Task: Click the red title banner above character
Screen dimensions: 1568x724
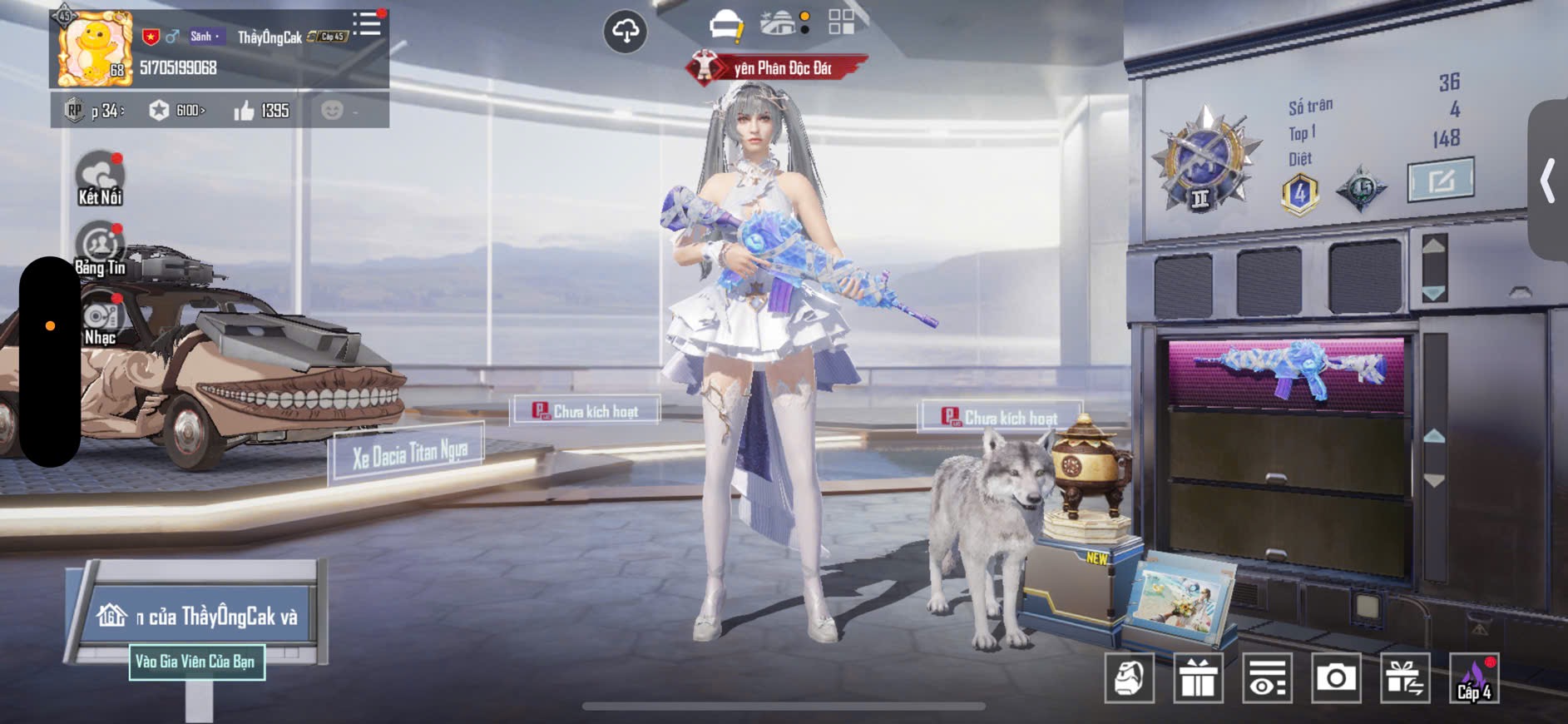Action: click(777, 68)
